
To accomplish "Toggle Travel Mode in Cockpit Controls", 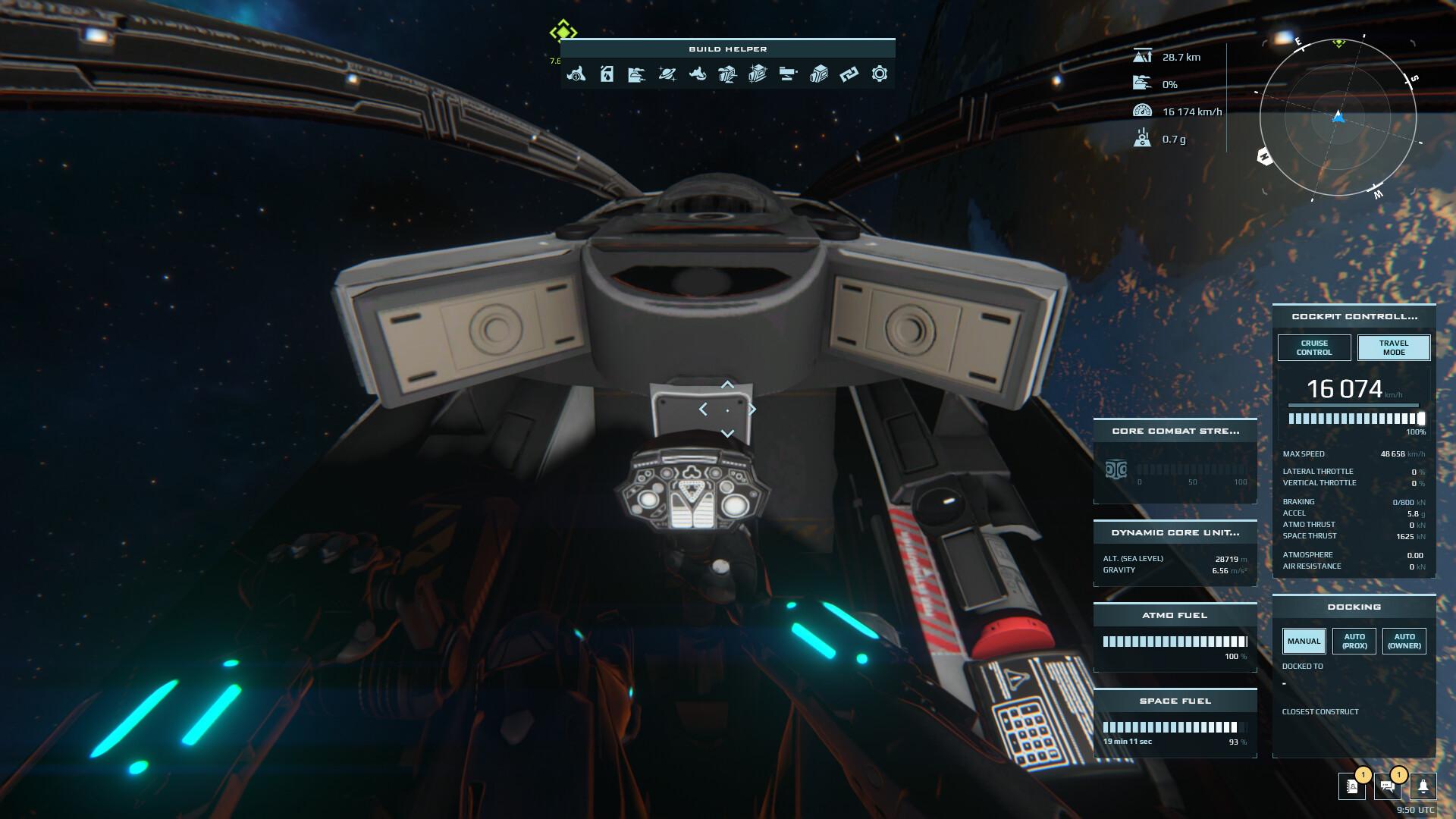I will [x=1392, y=348].
